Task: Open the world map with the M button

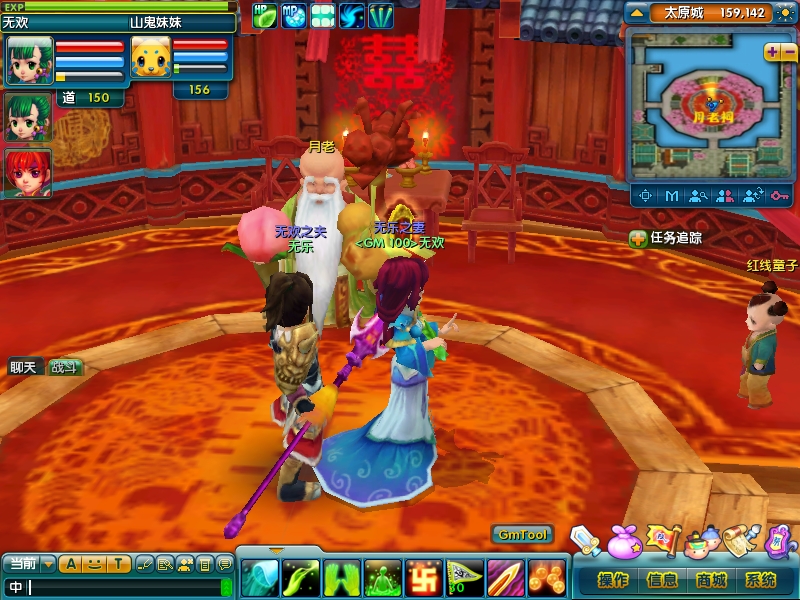Action: (672, 195)
